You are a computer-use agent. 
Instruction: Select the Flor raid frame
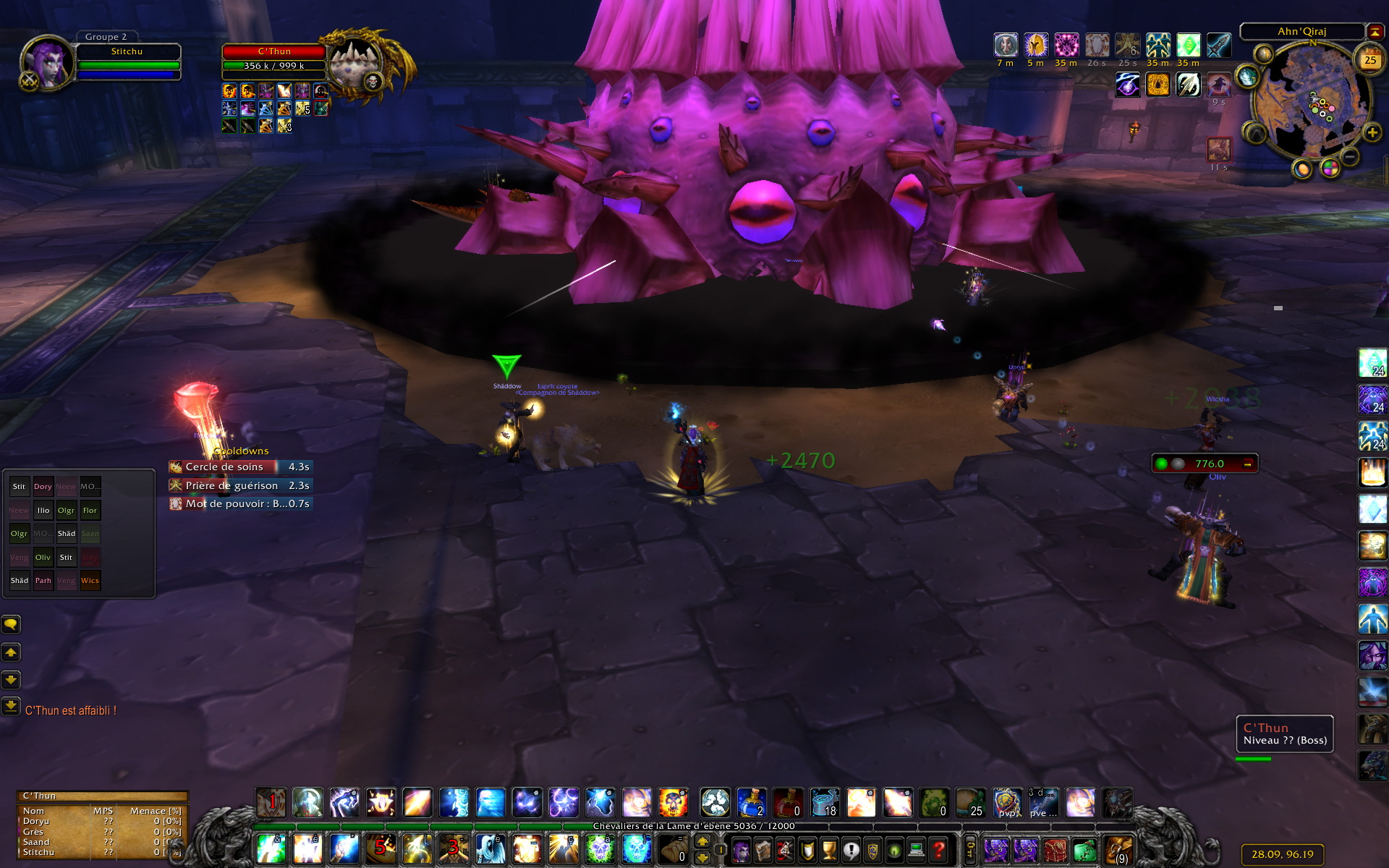tap(90, 511)
